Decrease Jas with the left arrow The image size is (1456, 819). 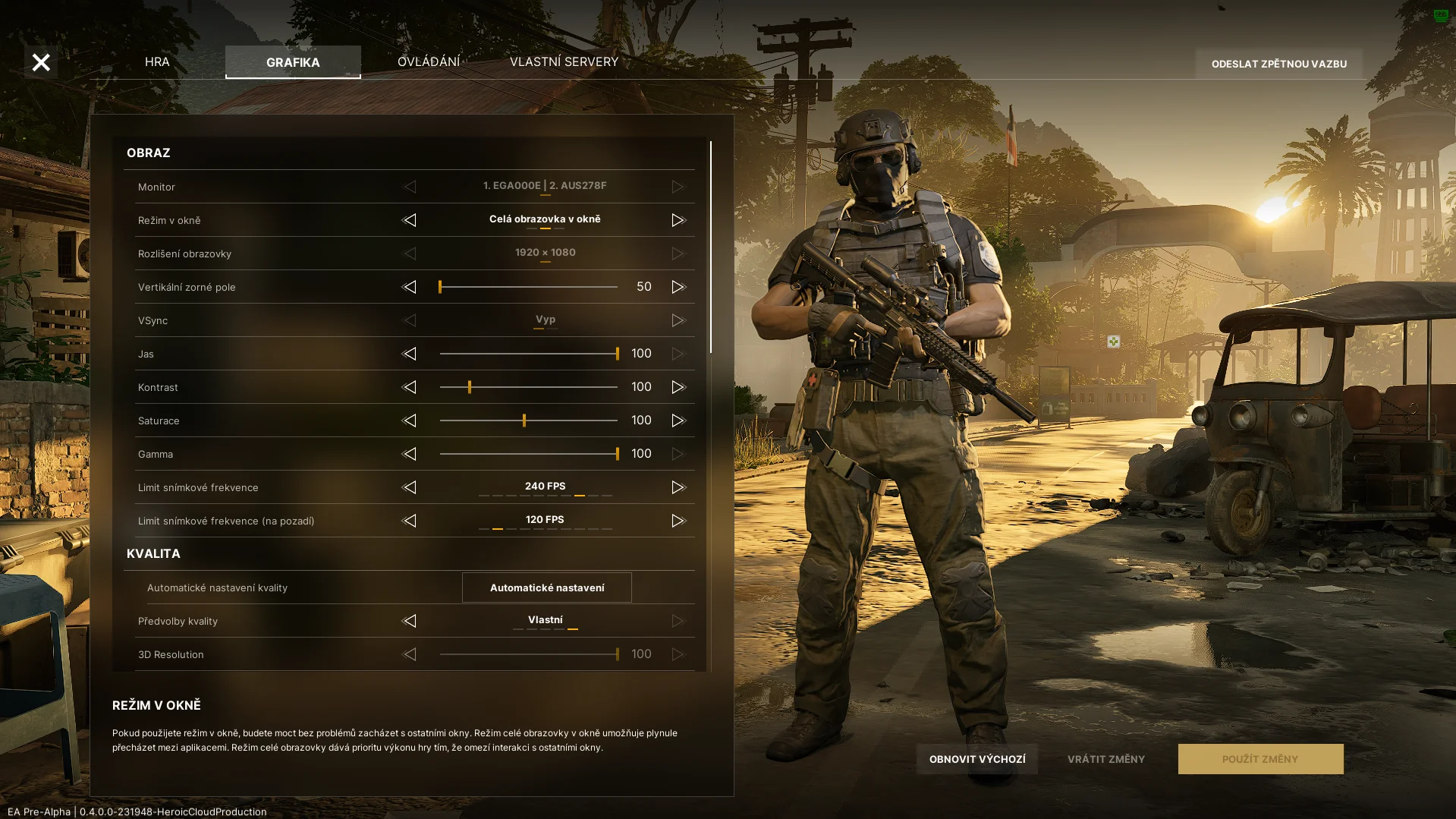409,354
